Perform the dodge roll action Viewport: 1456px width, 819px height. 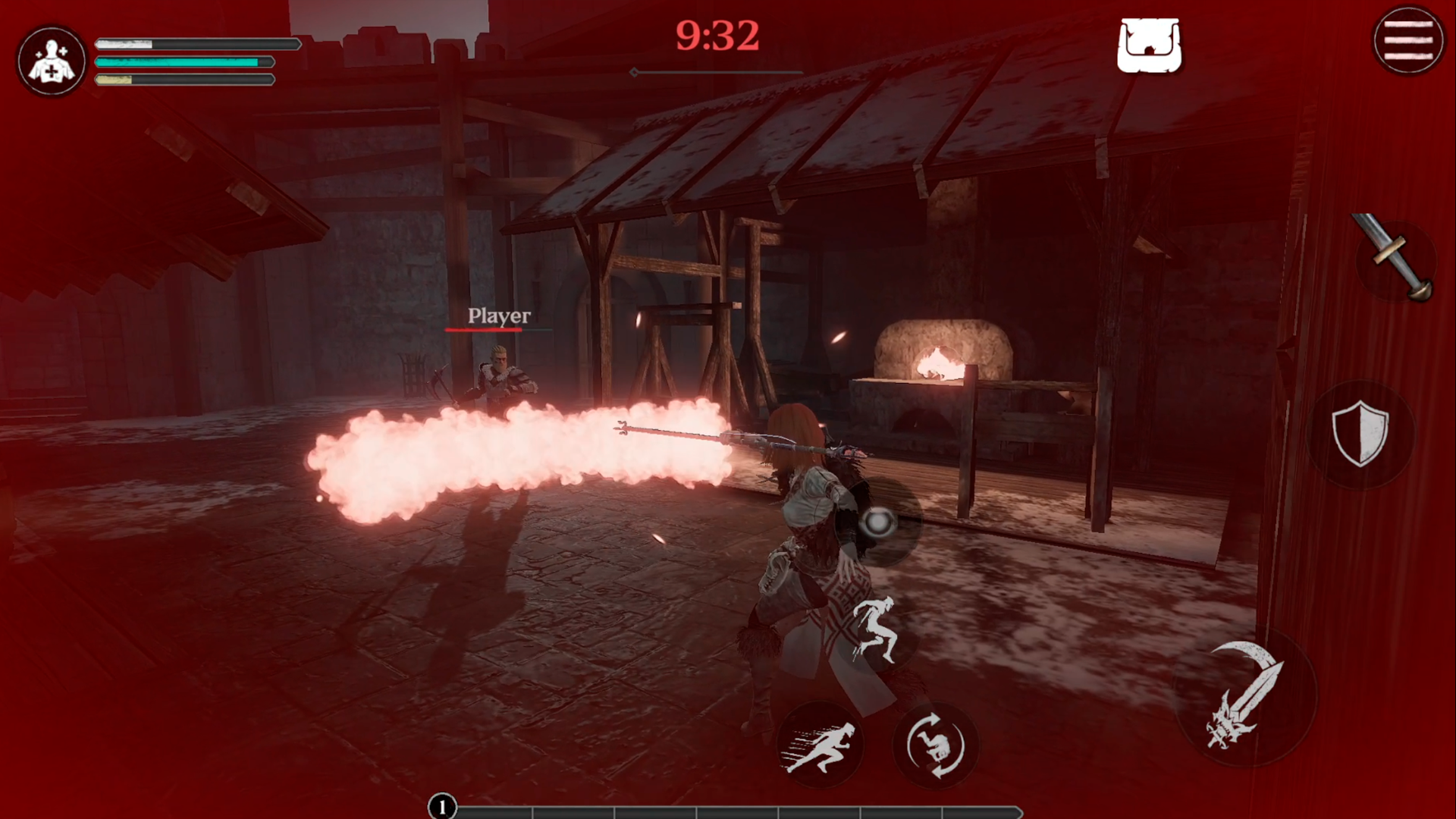935,746
